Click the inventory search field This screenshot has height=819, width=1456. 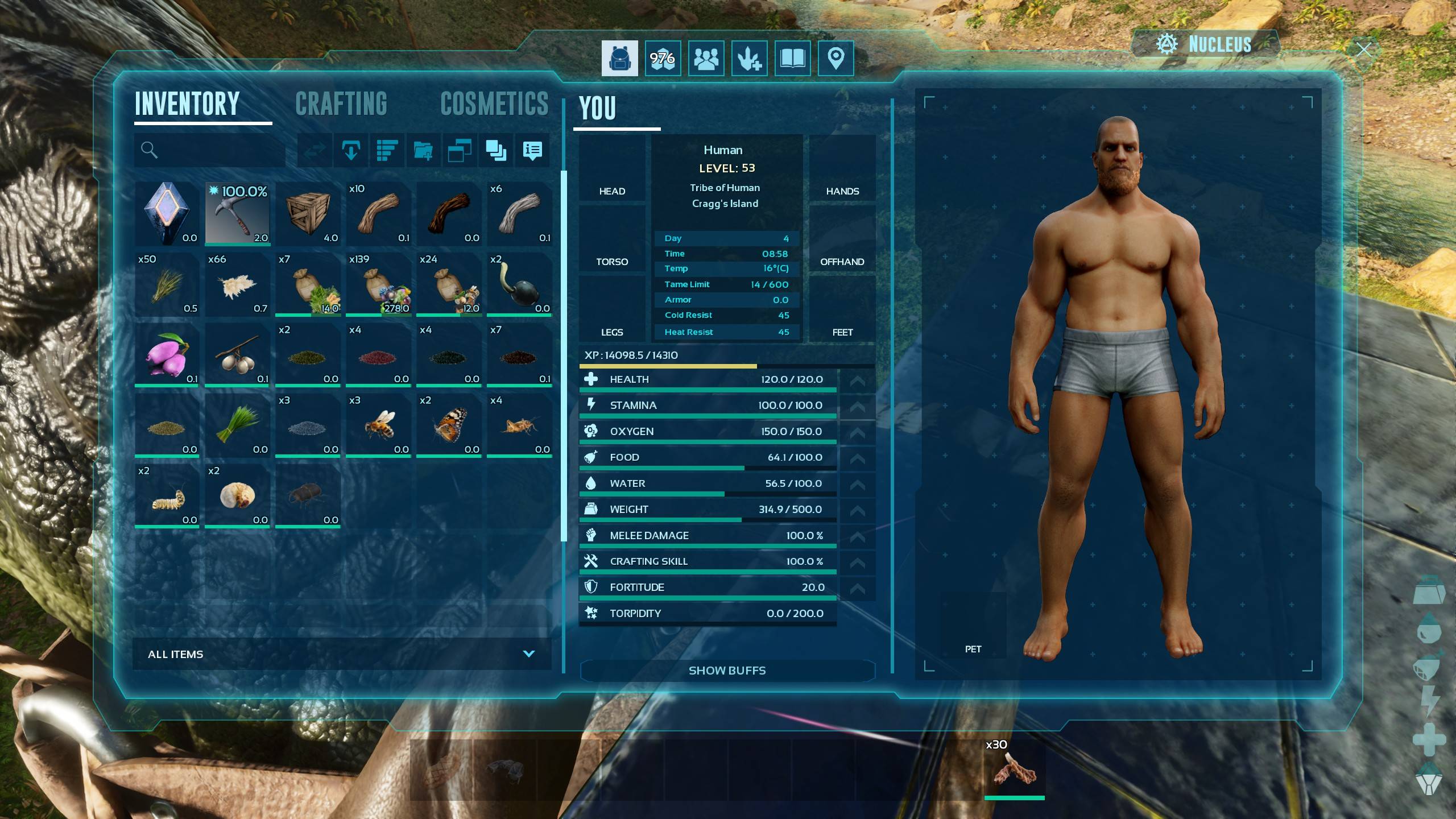(216, 150)
